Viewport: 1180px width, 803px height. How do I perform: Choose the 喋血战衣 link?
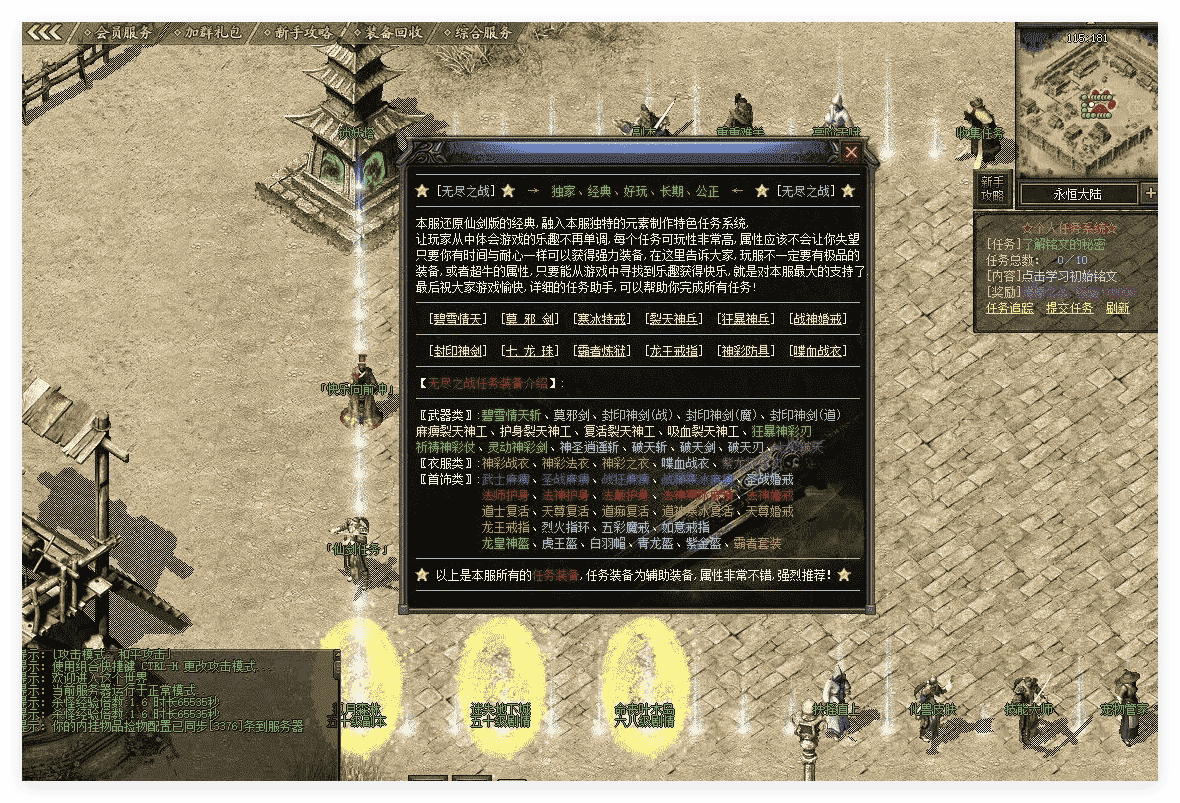818,351
